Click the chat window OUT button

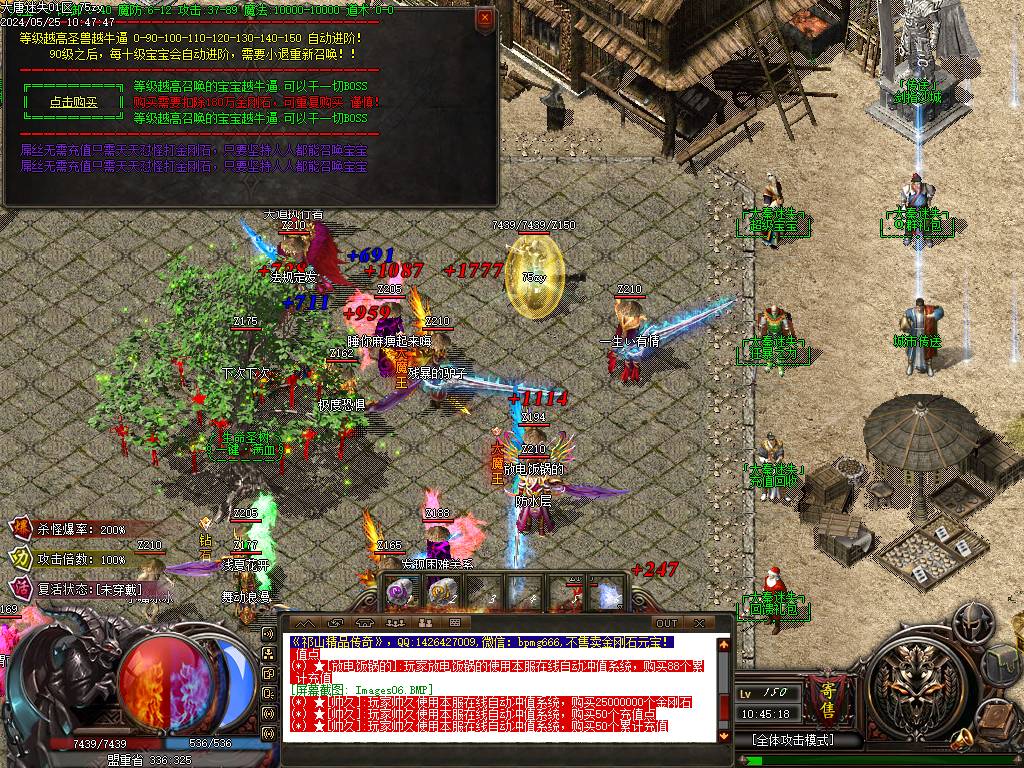(666, 623)
